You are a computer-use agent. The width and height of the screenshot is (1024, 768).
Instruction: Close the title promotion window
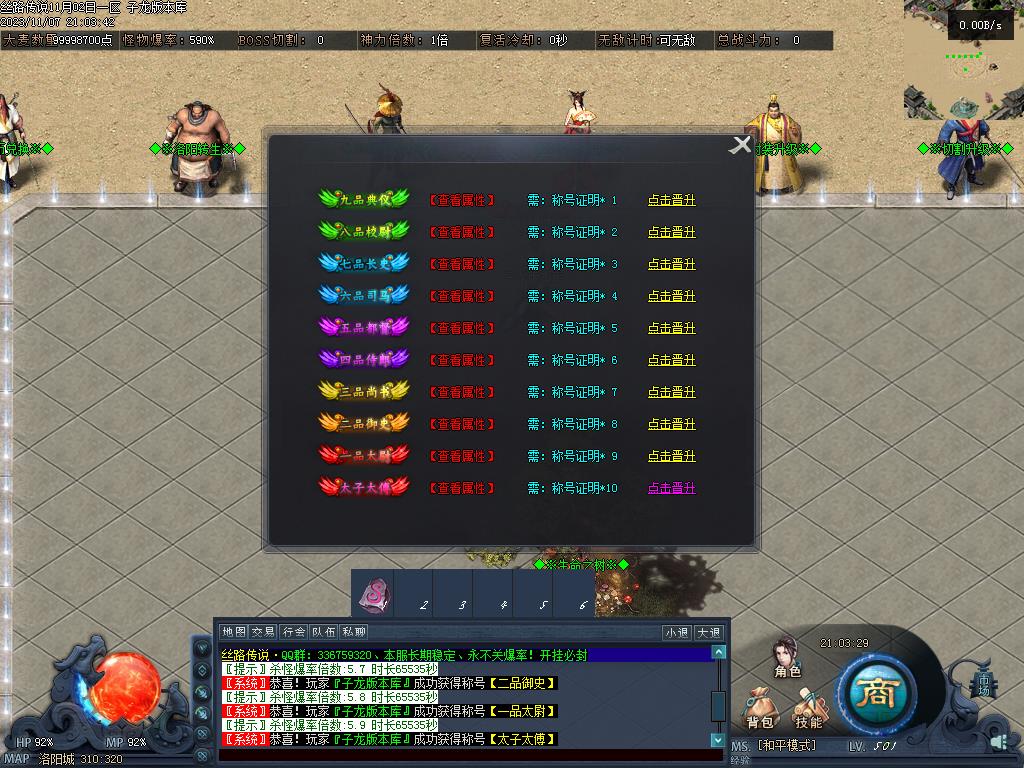pyautogui.click(x=740, y=145)
